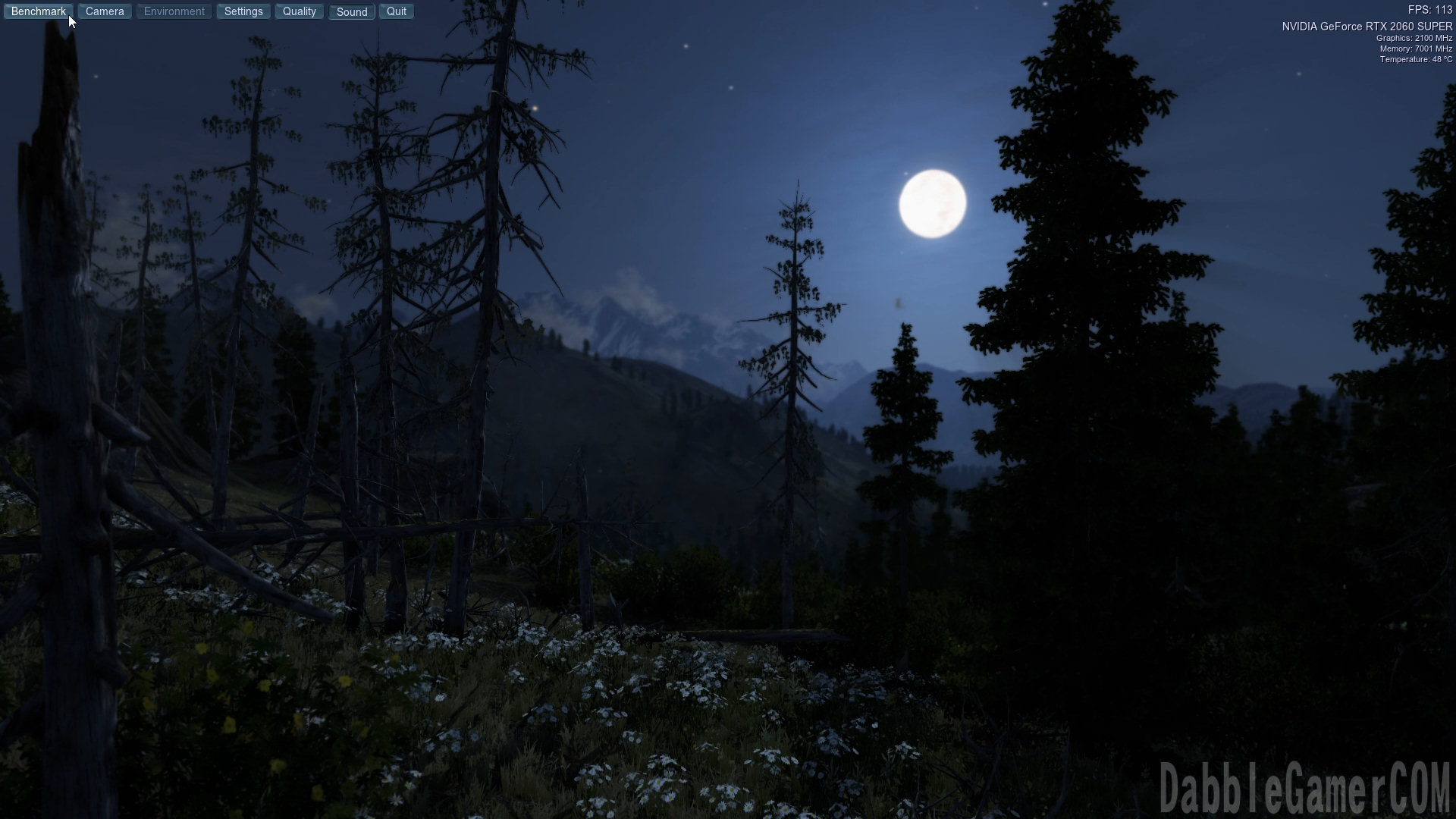The width and height of the screenshot is (1456, 819).
Task: Quit the benchmark application
Action: [x=396, y=11]
